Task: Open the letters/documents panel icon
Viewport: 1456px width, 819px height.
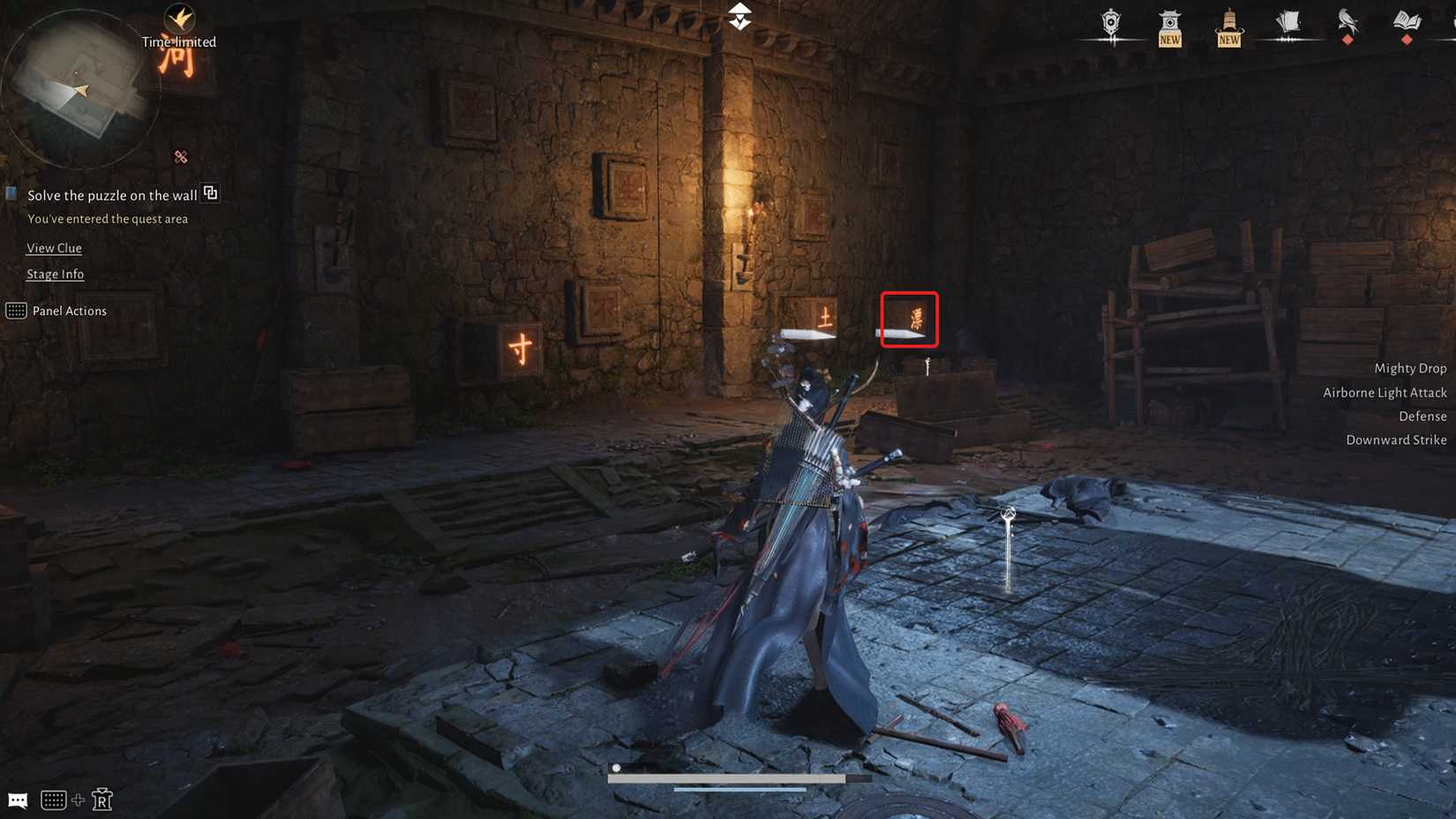Action: click(x=1288, y=24)
